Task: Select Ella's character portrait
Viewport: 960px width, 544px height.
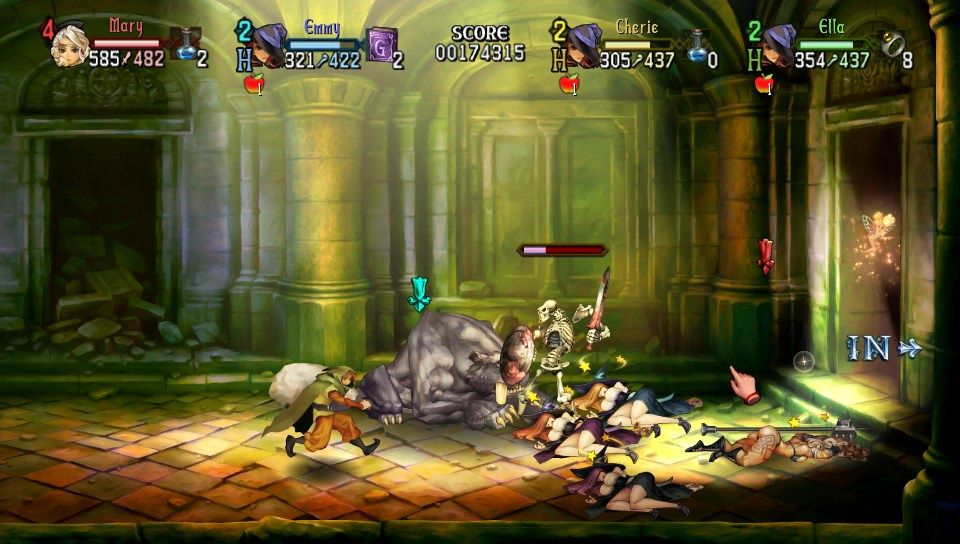Action: click(779, 44)
